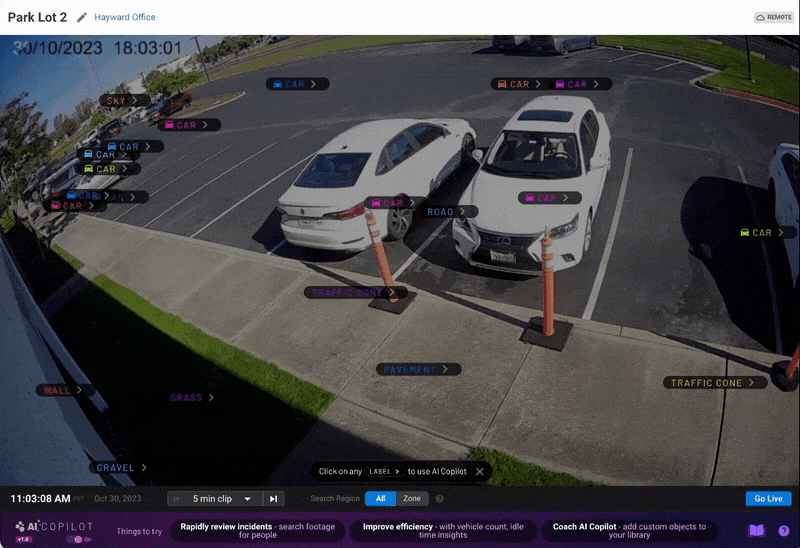
Task: Open the purple book library icon
Action: tap(757, 531)
